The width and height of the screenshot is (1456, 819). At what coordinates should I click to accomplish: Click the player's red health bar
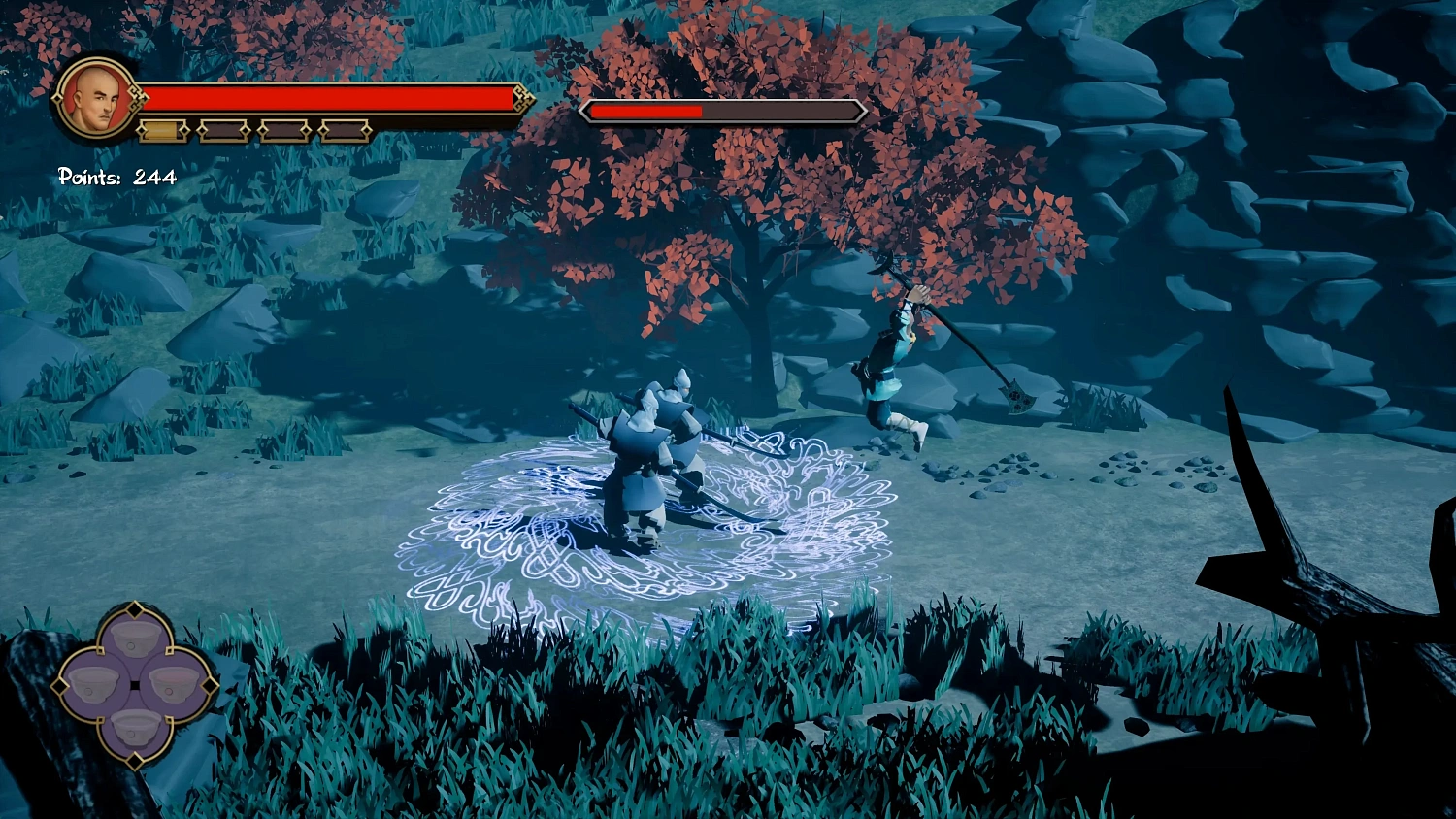pos(330,97)
